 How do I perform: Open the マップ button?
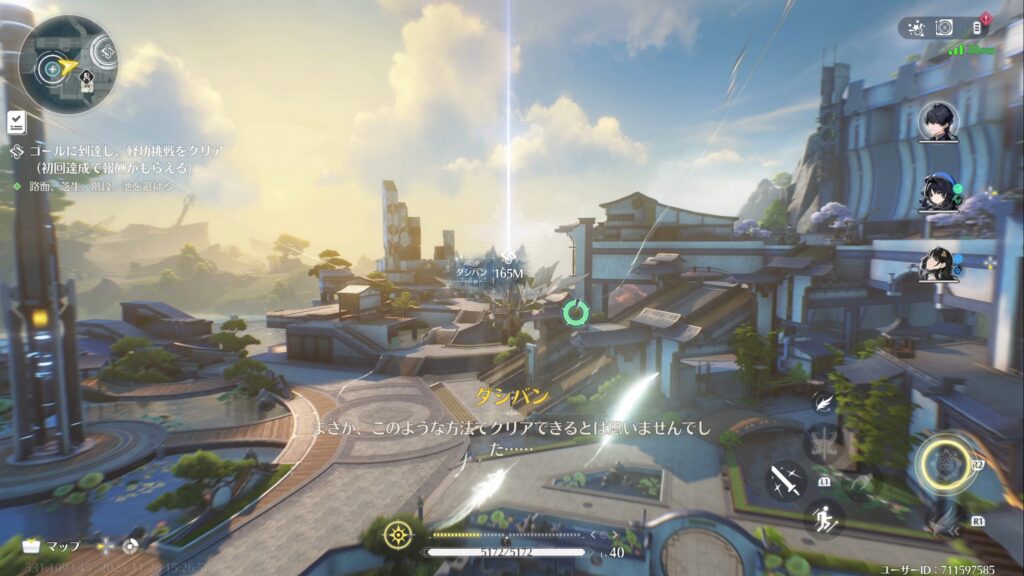[x=52, y=546]
